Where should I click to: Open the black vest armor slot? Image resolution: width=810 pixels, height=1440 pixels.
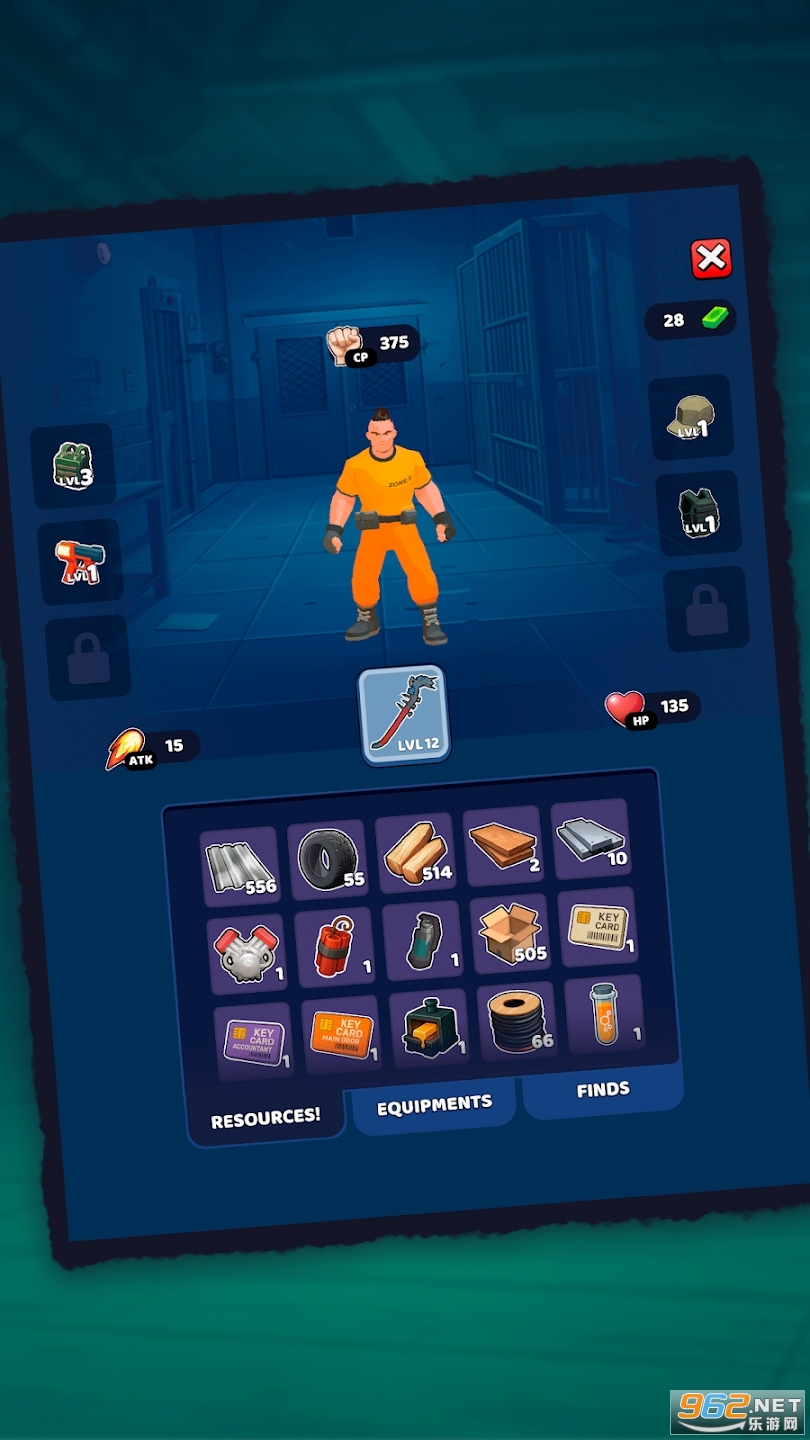coord(698,514)
